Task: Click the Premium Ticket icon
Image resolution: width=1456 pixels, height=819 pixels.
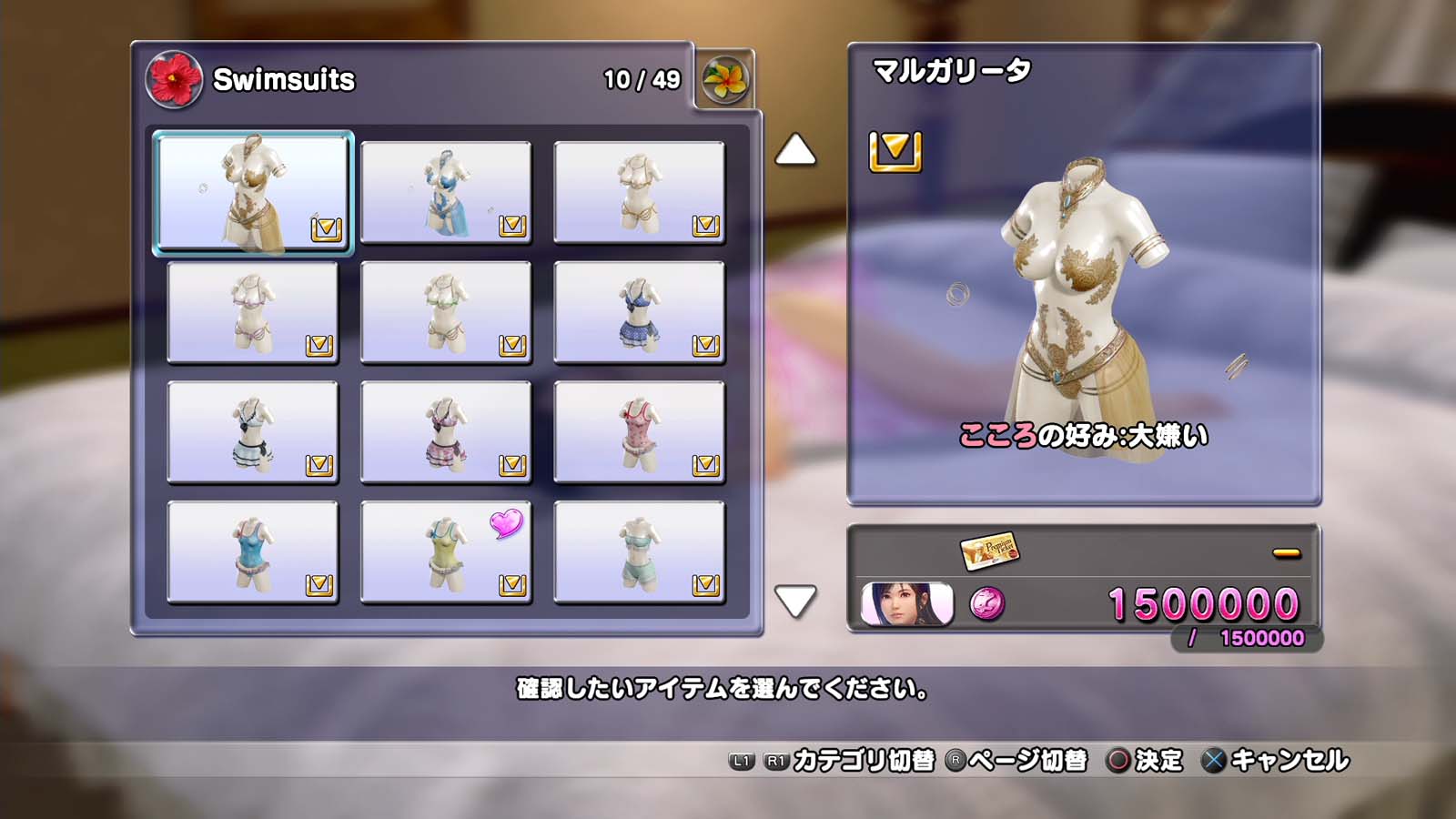Action: click(989, 551)
